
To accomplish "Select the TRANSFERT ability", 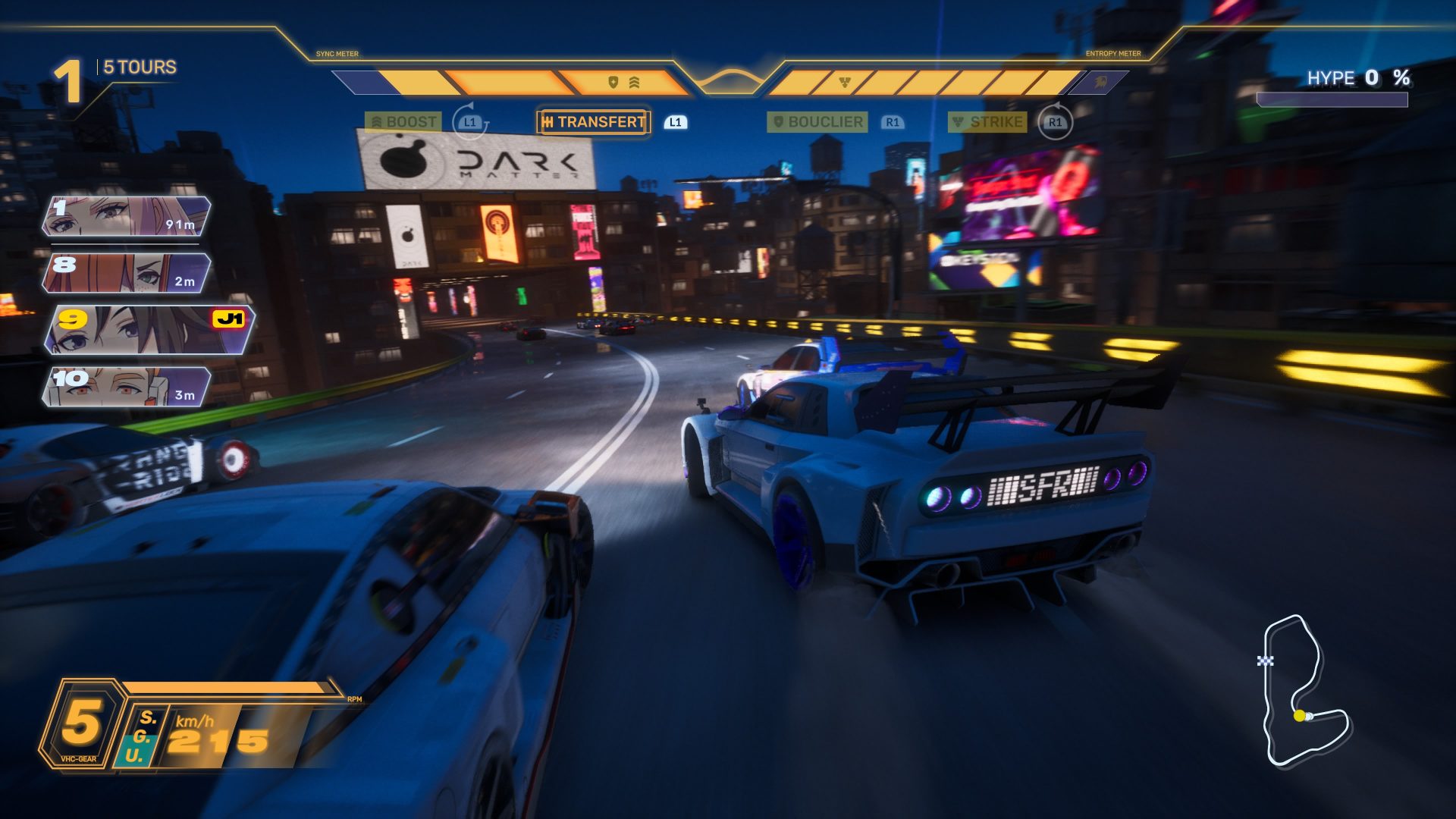I will point(593,122).
